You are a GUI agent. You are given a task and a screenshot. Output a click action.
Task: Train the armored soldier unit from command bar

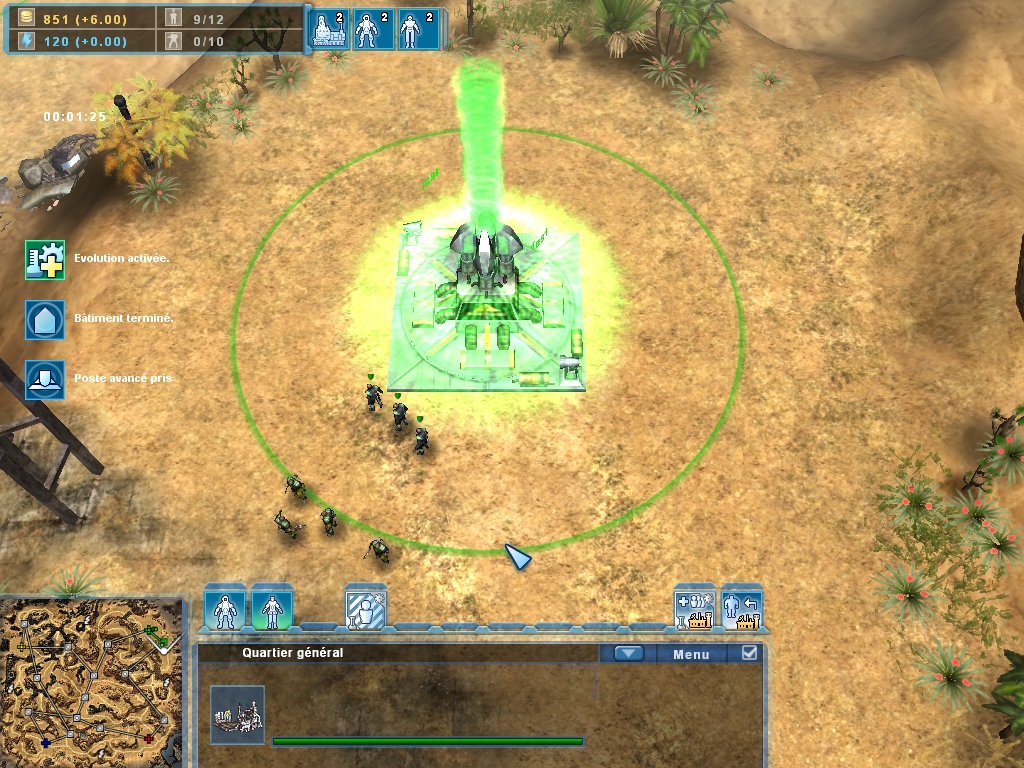225,608
